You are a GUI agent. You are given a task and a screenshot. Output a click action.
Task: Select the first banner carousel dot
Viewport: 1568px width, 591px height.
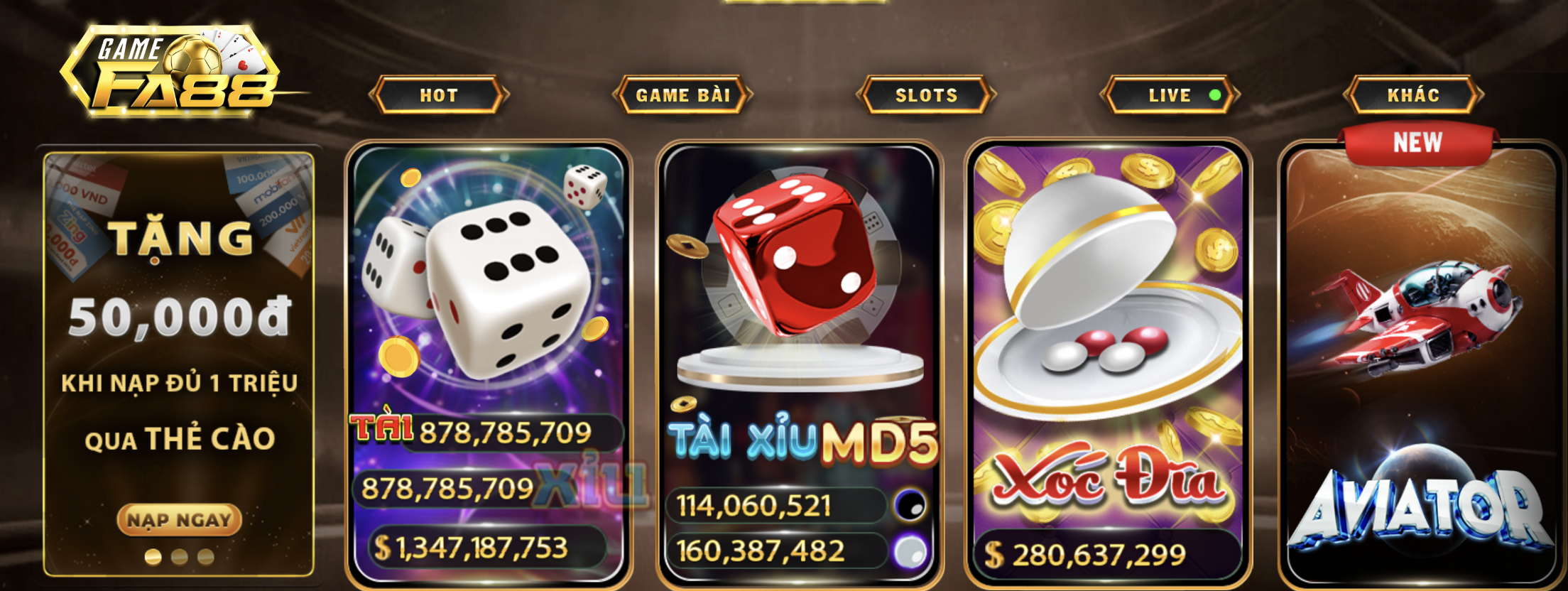(153, 557)
